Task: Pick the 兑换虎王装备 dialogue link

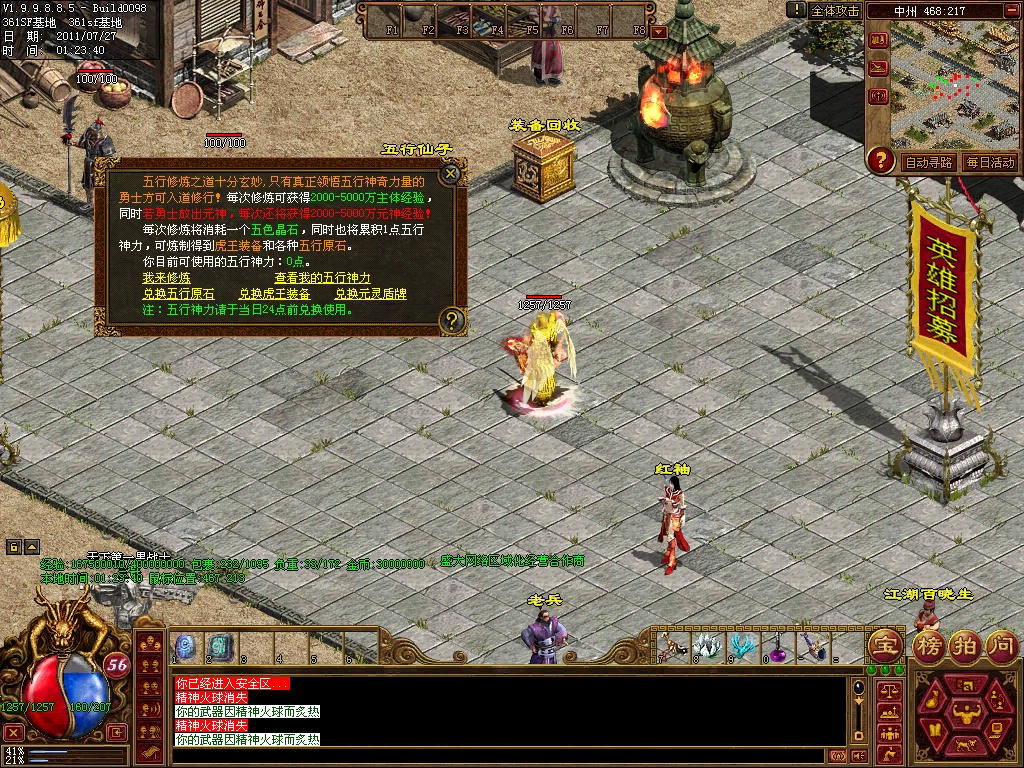Action: (x=274, y=294)
